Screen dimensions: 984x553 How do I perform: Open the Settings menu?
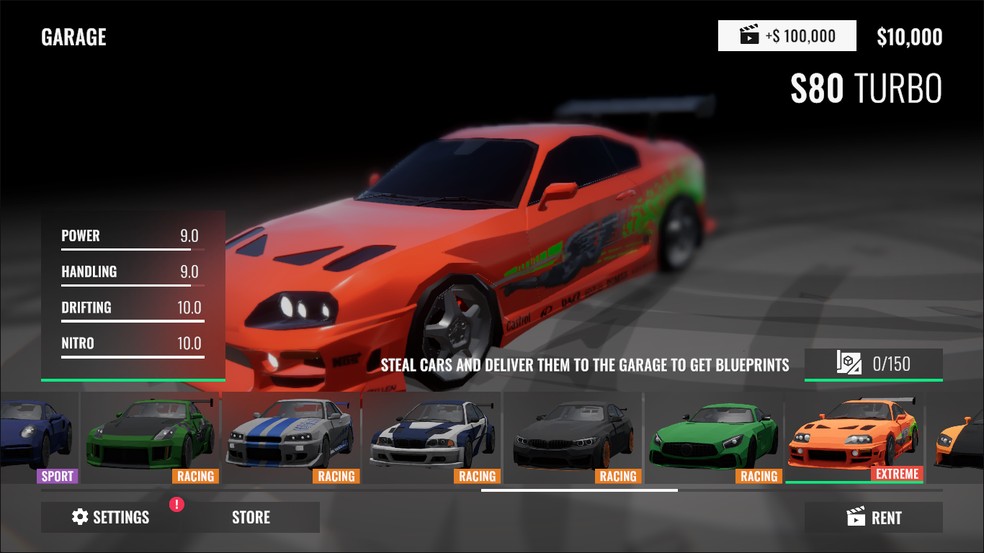click(111, 517)
